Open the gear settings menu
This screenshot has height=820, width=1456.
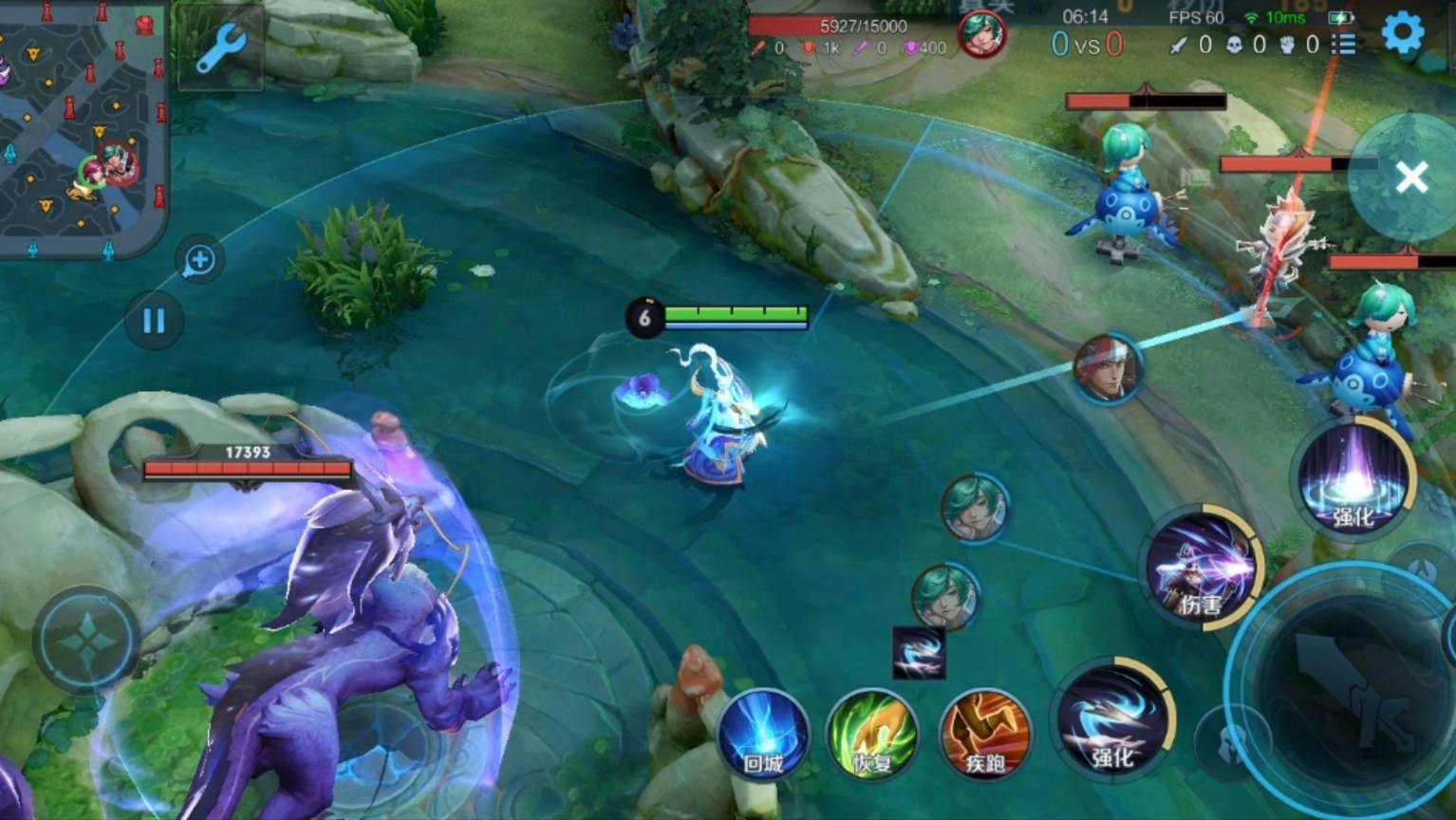pos(1402,33)
